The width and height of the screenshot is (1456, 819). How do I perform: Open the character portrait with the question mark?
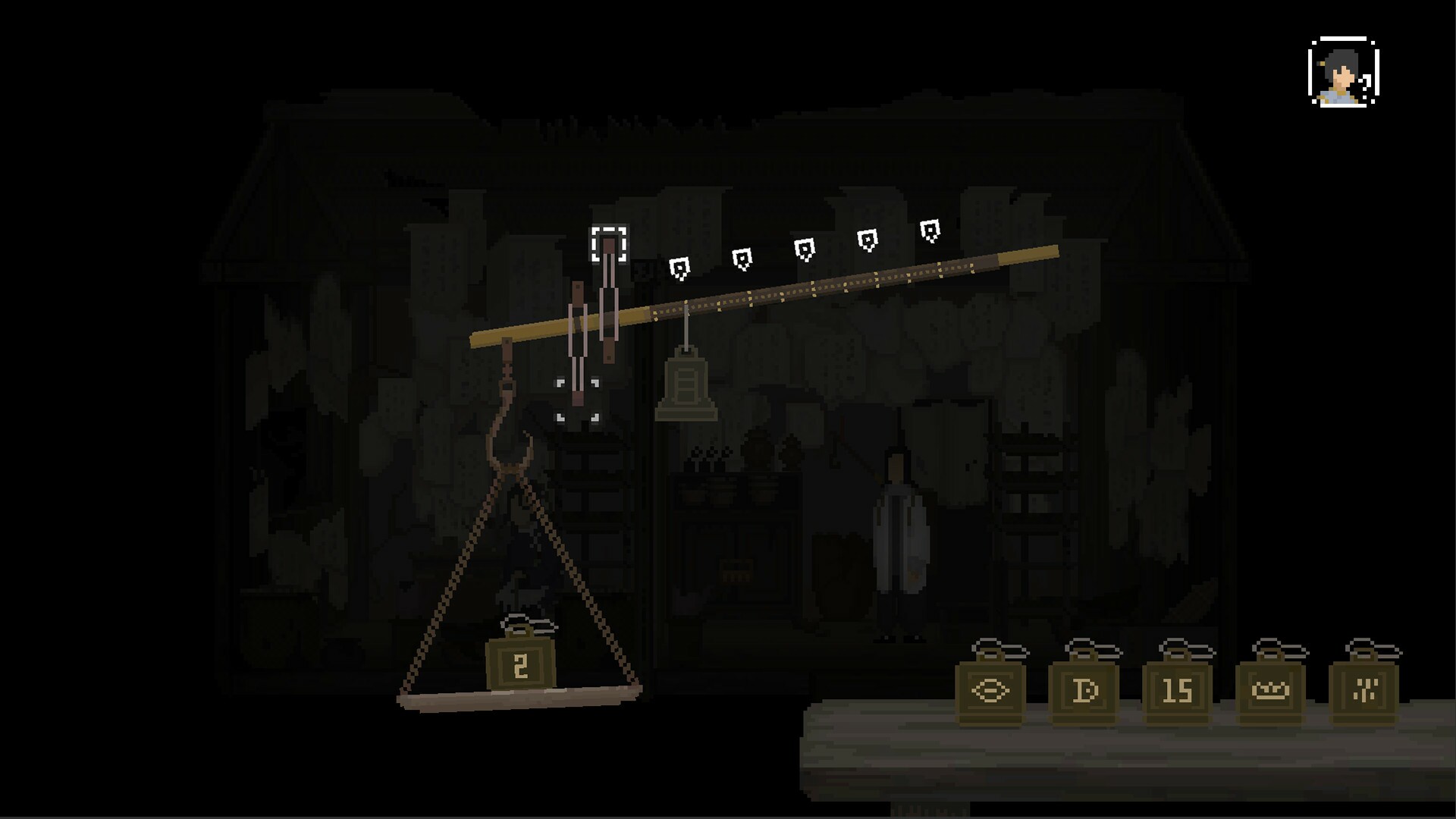pyautogui.click(x=1342, y=72)
